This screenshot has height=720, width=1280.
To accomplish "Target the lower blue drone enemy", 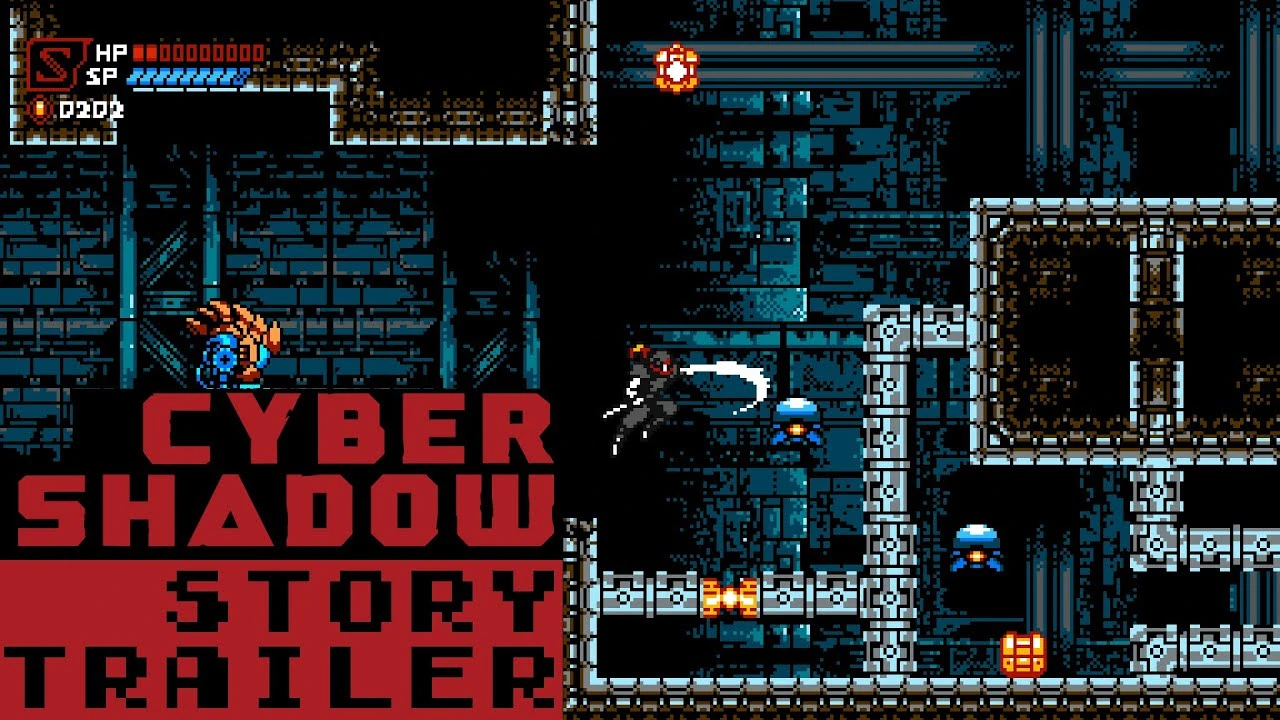I will point(978,545).
